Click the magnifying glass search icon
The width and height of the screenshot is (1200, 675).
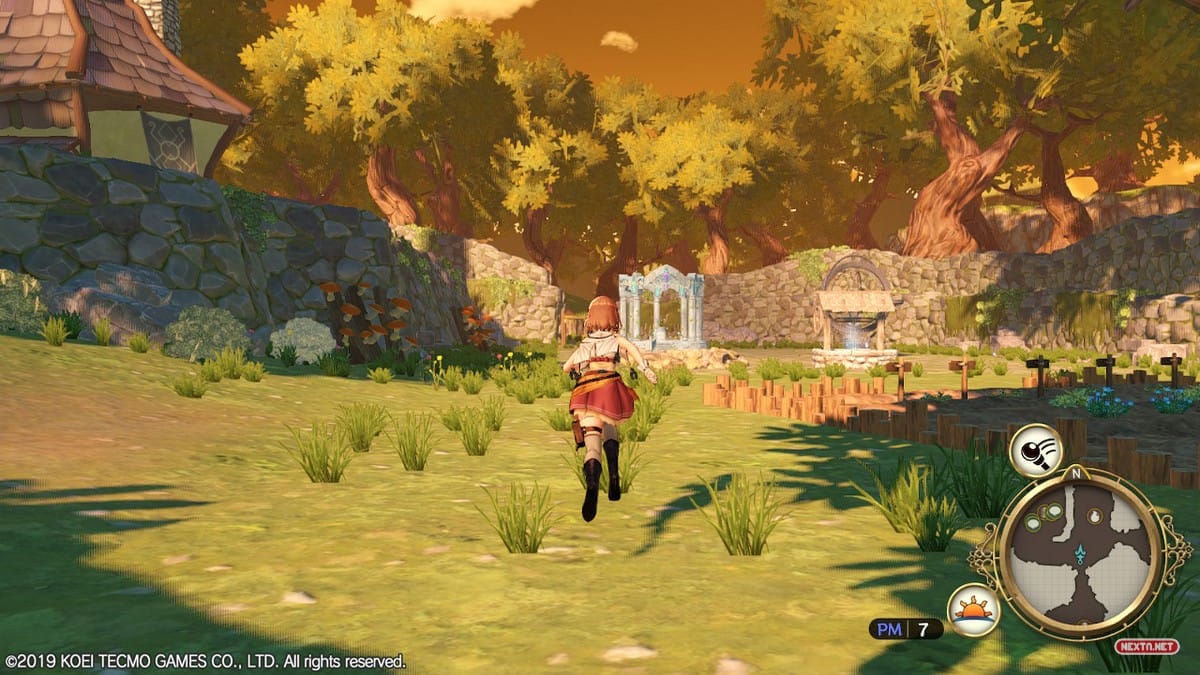(1034, 450)
